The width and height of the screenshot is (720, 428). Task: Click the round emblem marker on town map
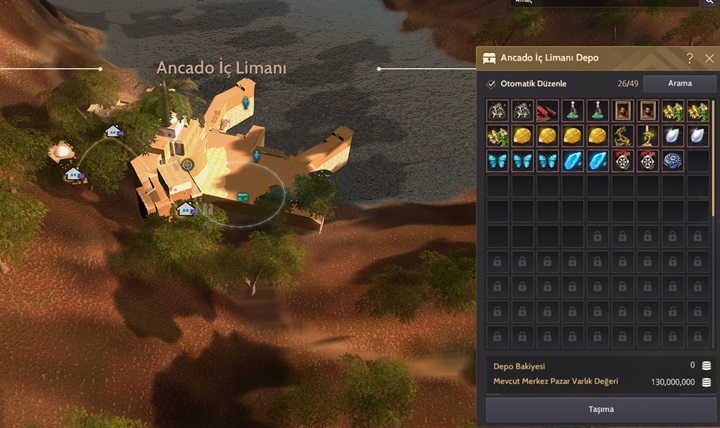tap(187, 163)
